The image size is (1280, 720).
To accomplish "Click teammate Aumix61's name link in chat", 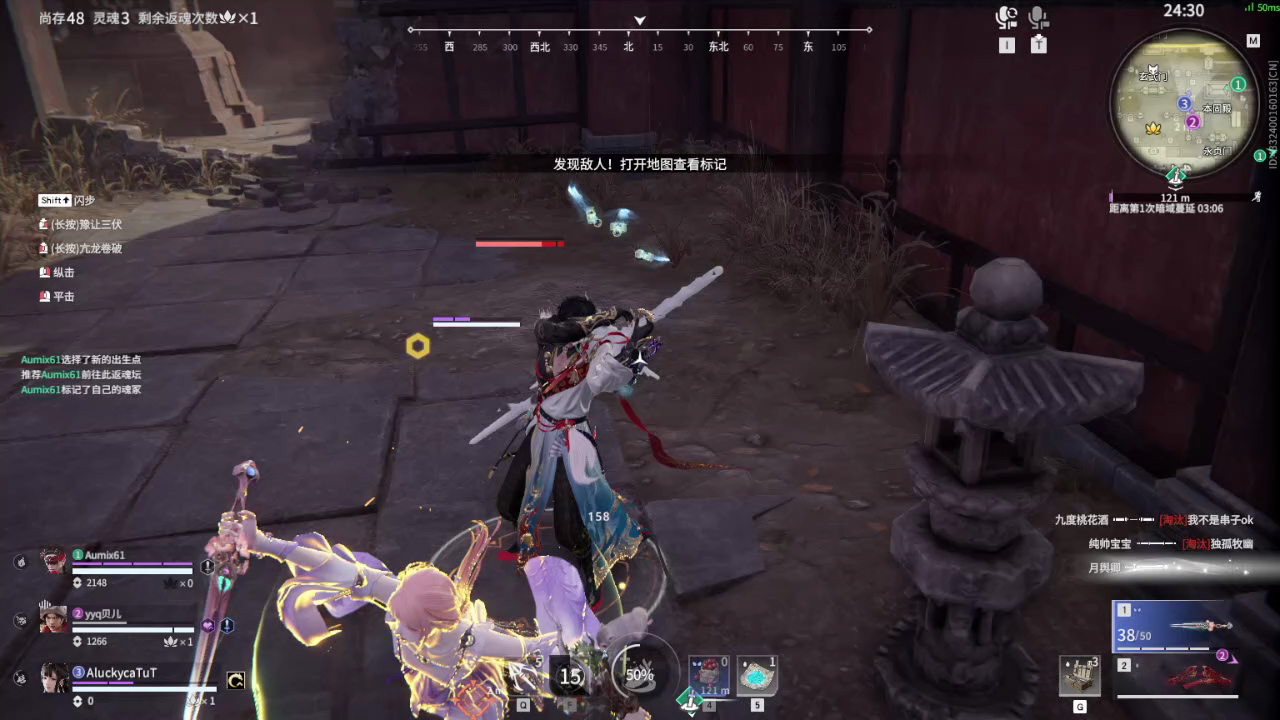I will (40, 358).
